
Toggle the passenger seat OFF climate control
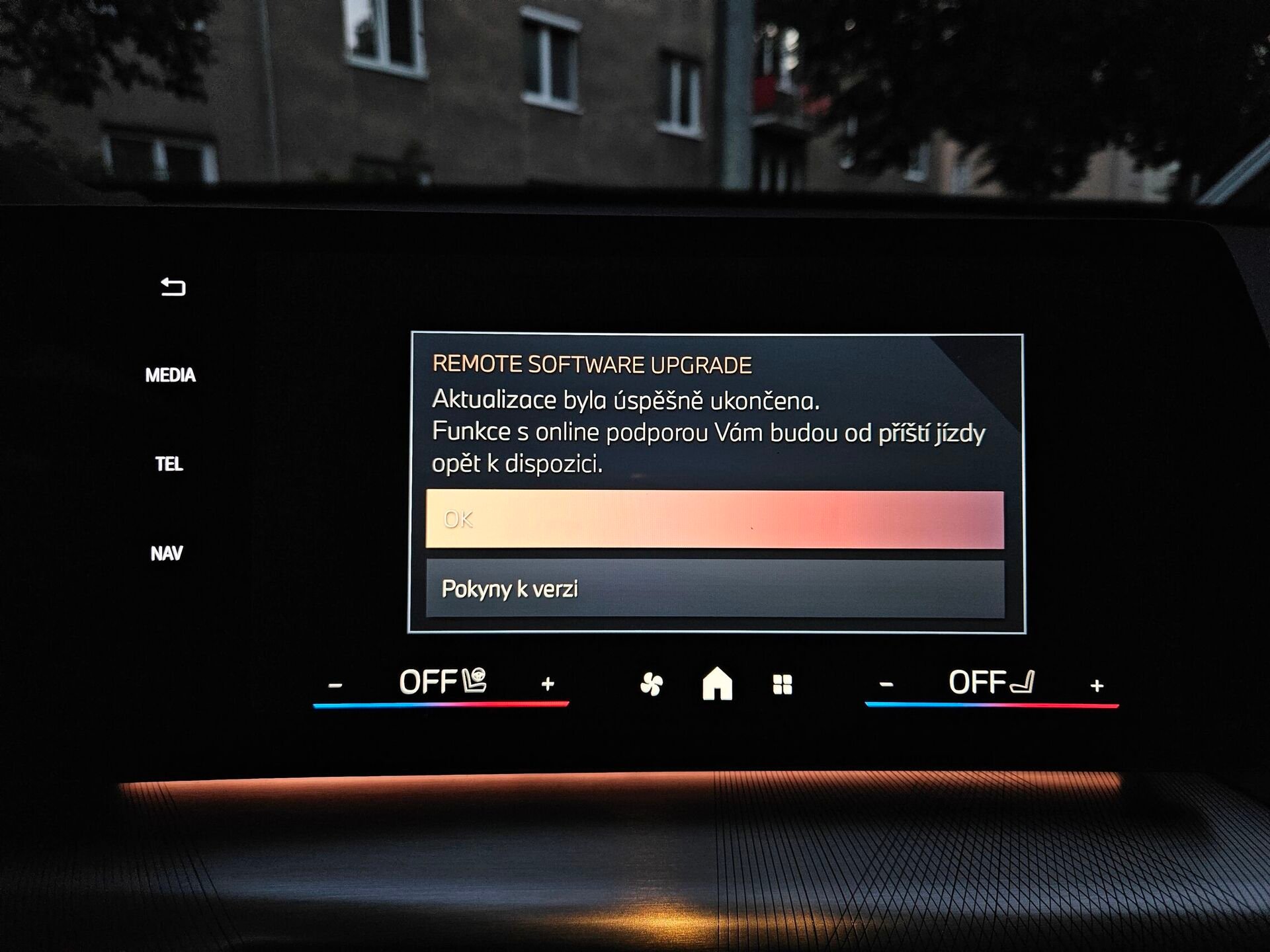(x=991, y=682)
